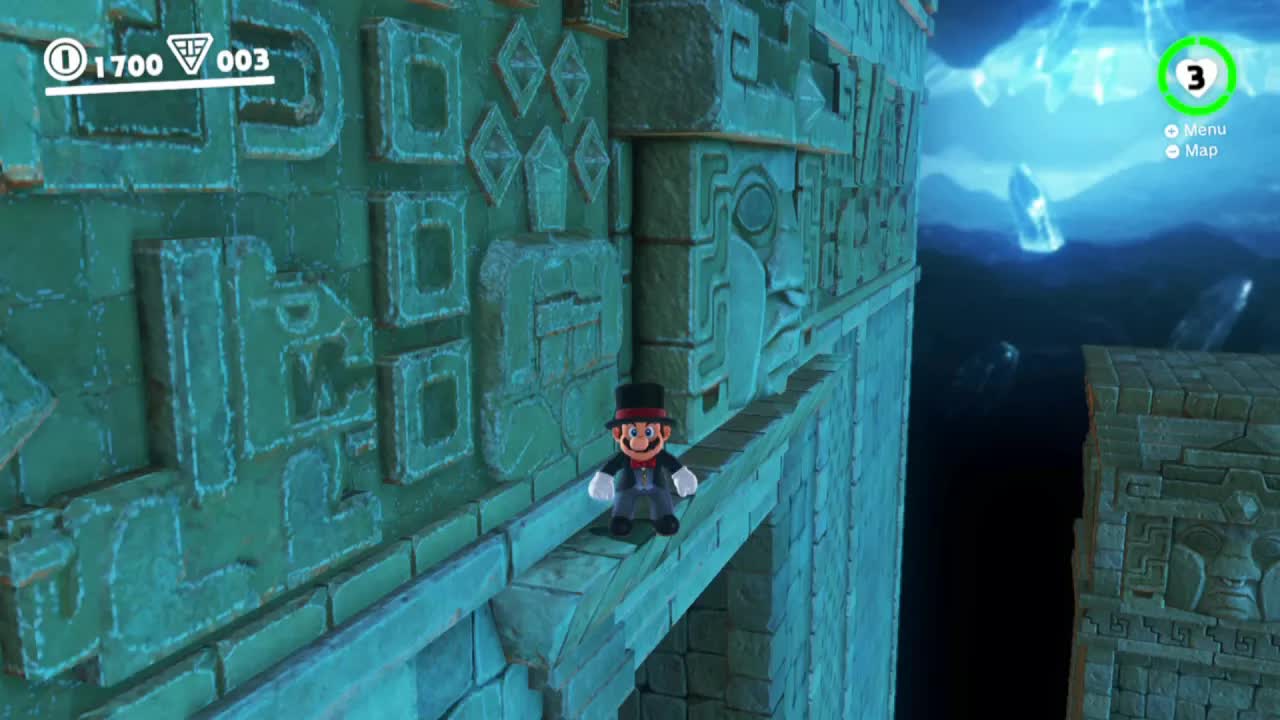Image resolution: width=1280 pixels, height=720 pixels.
Task: Click Mario's black top hat
Action: (640, 401)
